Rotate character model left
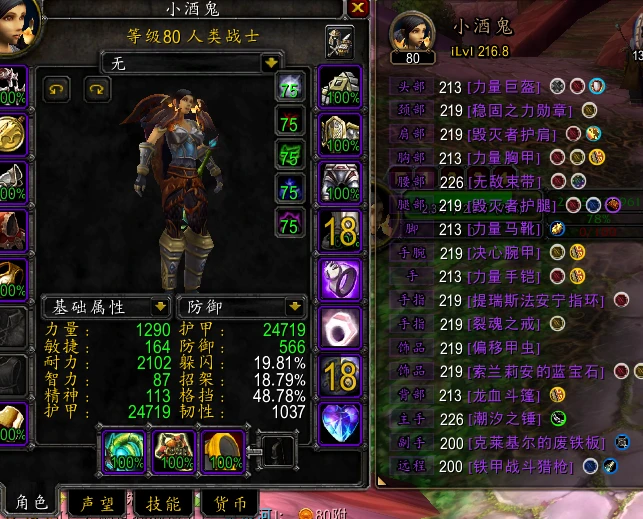Screen dimensions: 643x519 [x=57, y=89]
